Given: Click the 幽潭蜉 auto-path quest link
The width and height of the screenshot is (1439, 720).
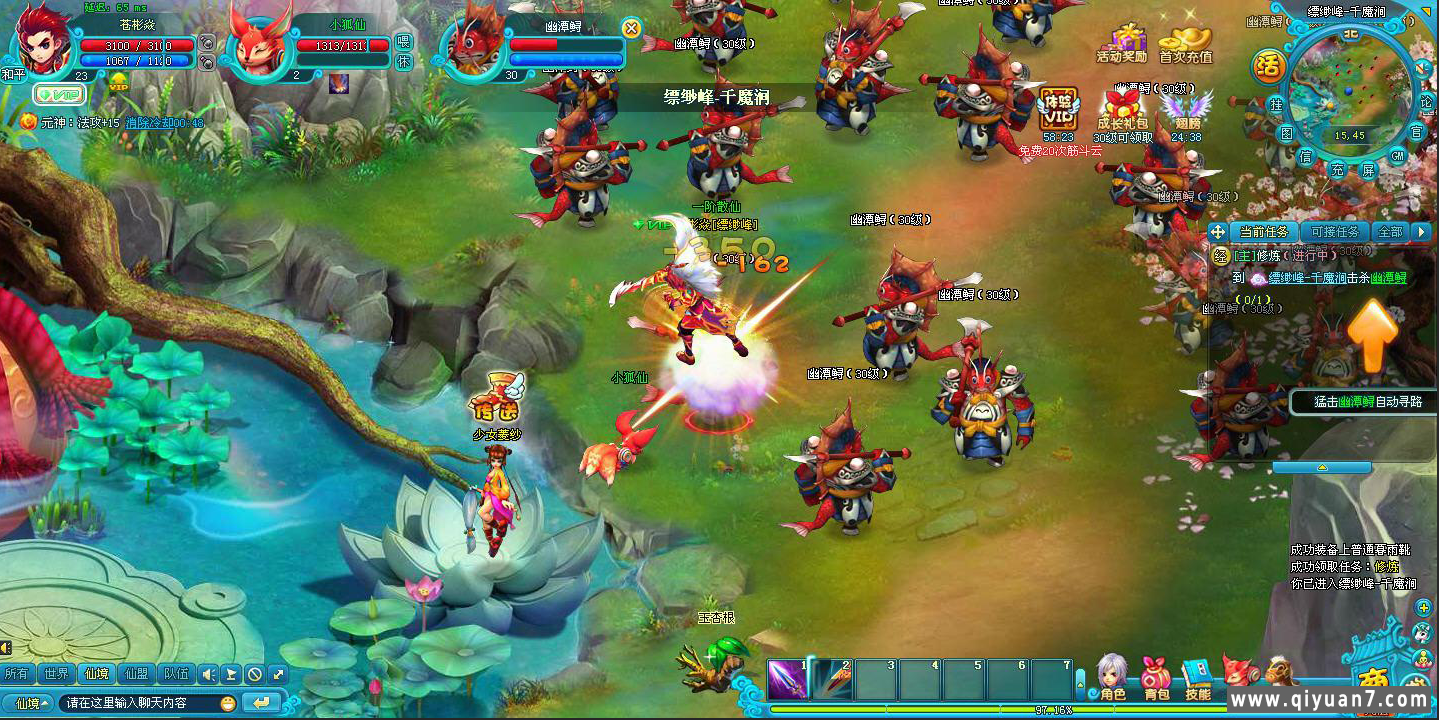Looking at the screenshot, I should point(1388,278).
